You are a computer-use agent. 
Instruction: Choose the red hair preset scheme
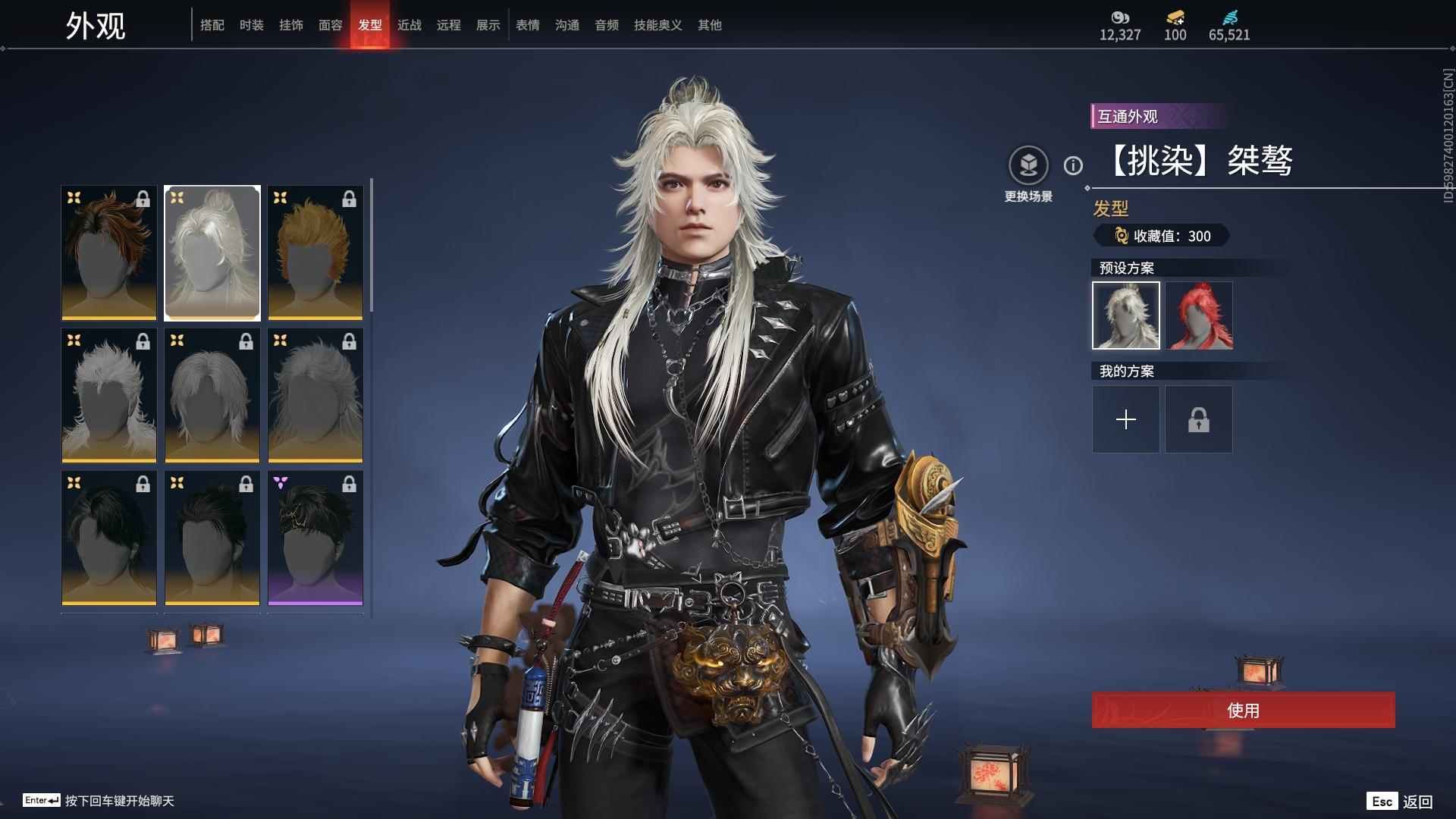pyautogui.click(x=1199, y=315)
